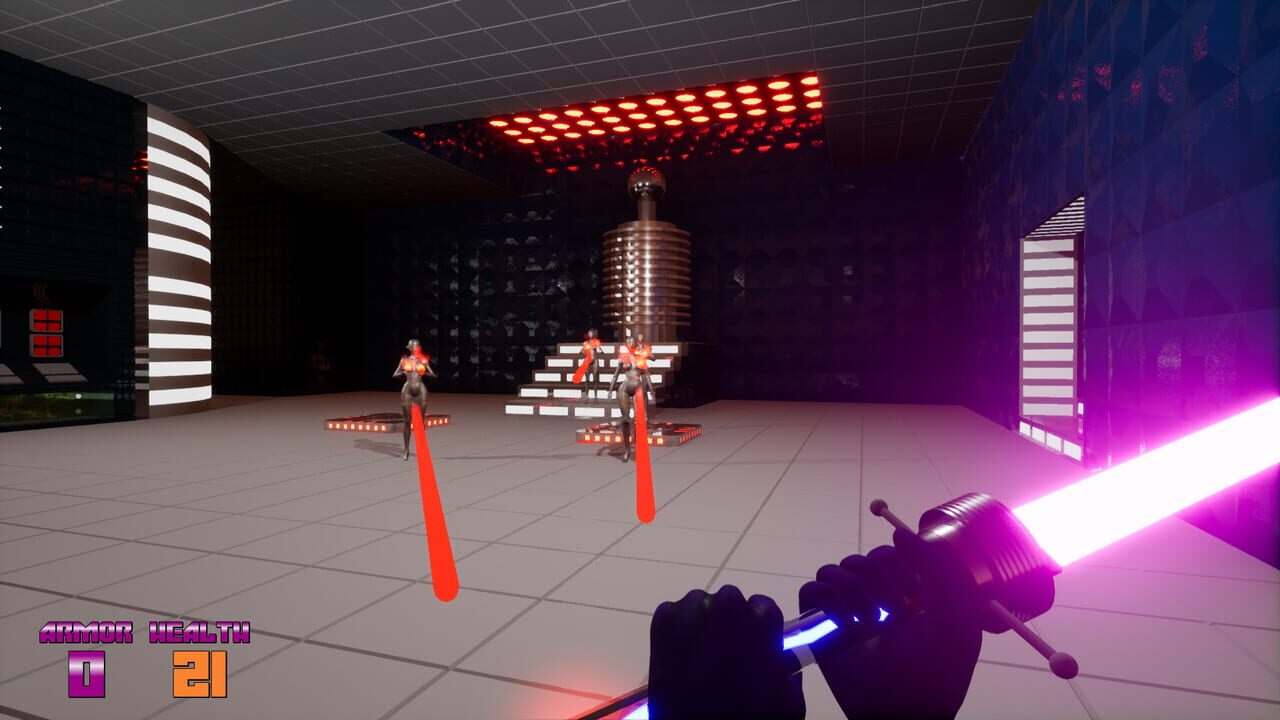This screenshot has height=720, width=1280.
Task: Click the armor counter showing 0
Action: [84, 675]
